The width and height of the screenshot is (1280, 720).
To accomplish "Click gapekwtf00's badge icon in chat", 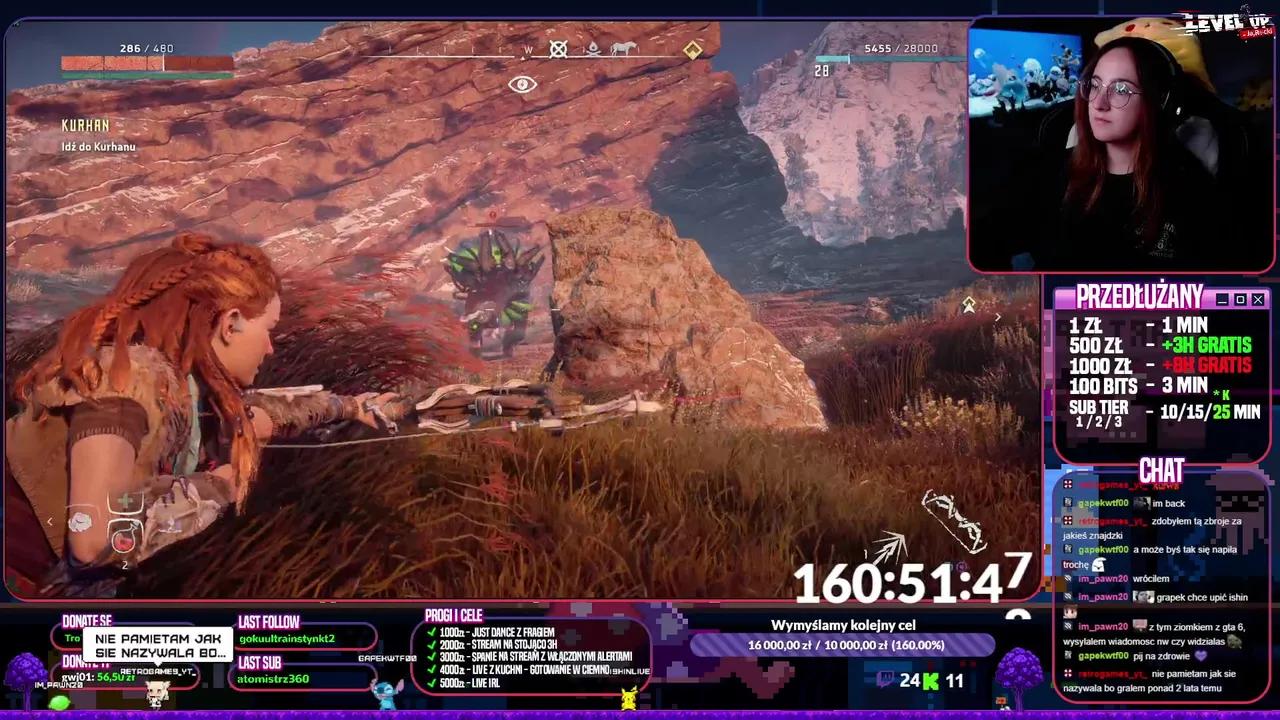I will pyautogui.click(x=1066, y=502).
